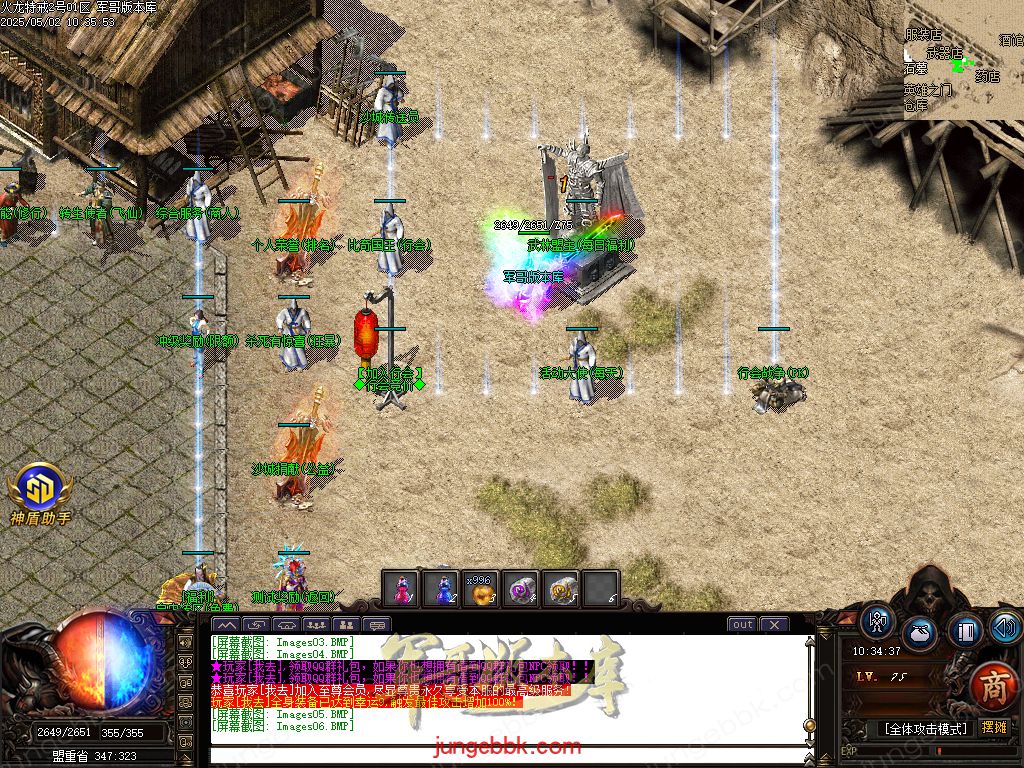Image resolution: width=1024 pixels, height=768 pixels.
Task: Open the skill book icon
Action: pos(963,631)
